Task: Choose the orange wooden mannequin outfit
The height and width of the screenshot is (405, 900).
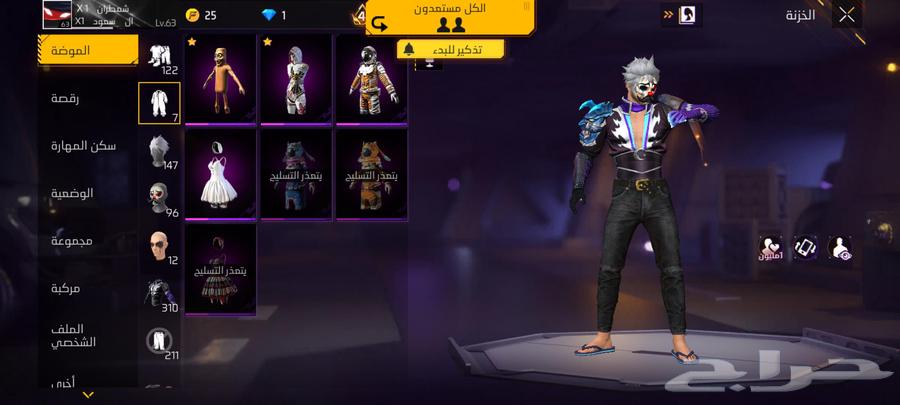Action: point(220,77)
